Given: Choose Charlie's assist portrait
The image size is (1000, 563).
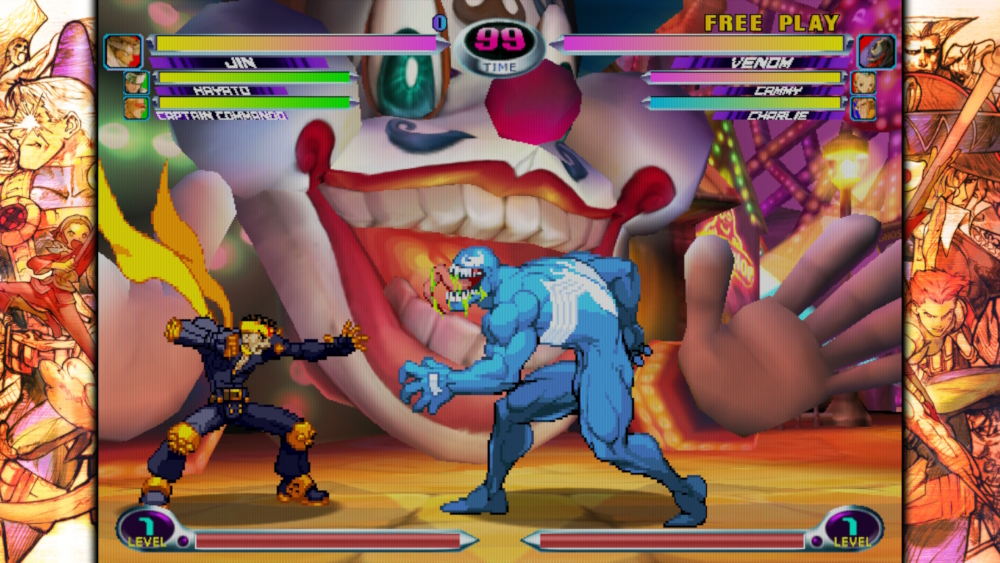Looking at the screenshot, I should tap(864, 107).
